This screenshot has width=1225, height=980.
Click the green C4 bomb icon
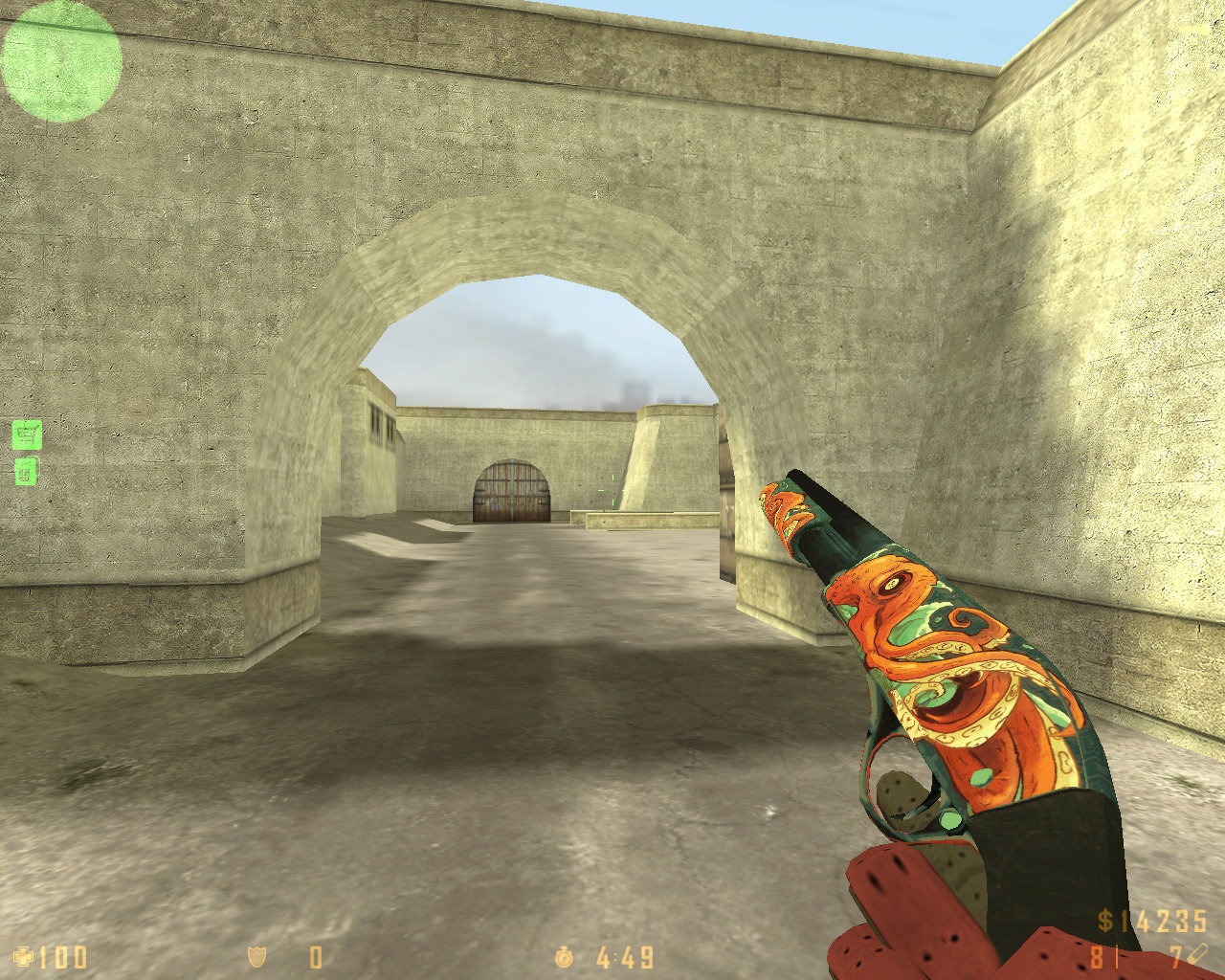(x=26, y=472)
